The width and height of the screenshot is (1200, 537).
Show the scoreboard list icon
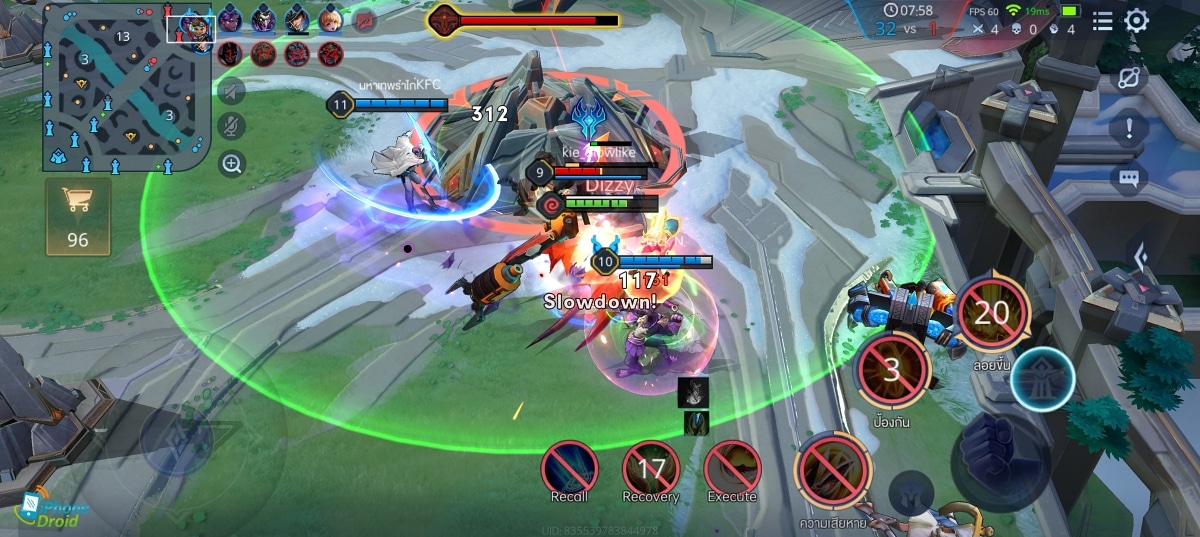(1102, 21)
